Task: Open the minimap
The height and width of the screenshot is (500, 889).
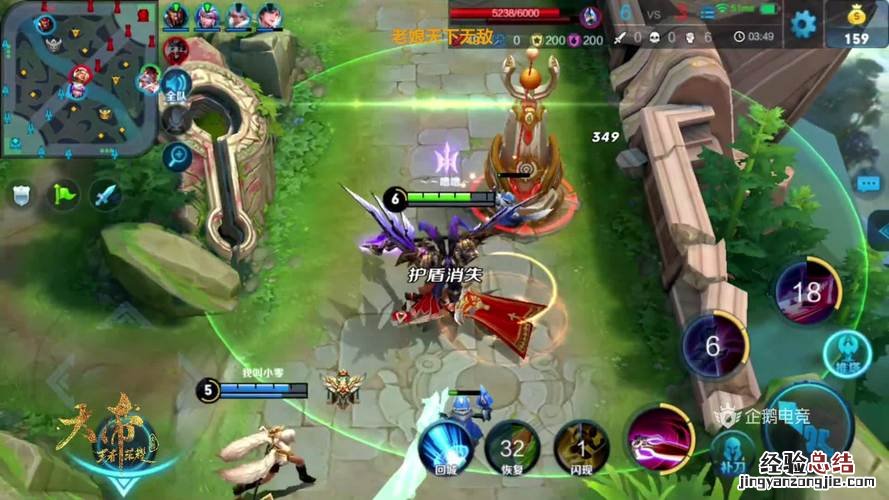Action: point(78,78)
